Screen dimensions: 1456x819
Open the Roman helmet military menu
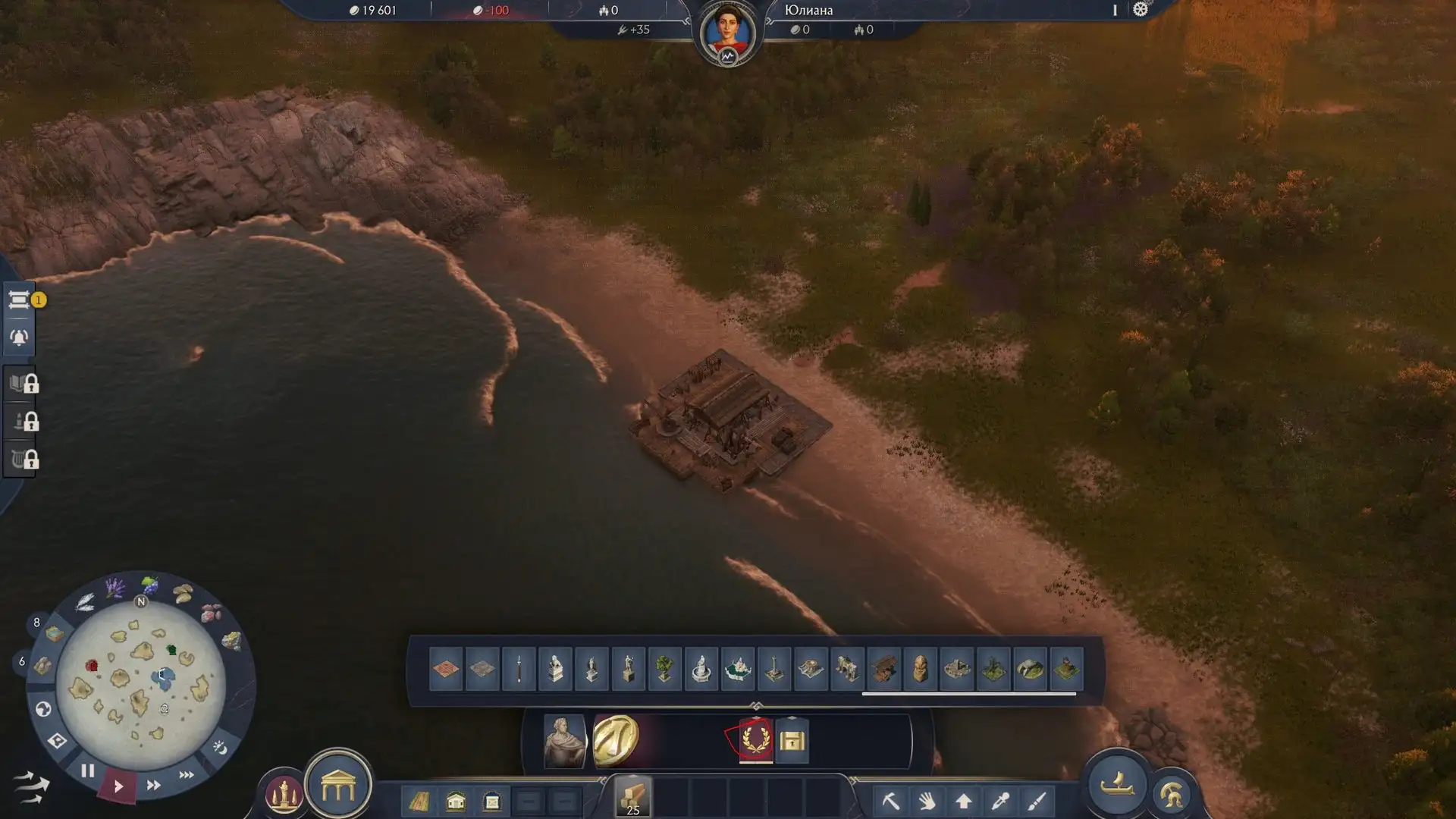point(1172,794)
